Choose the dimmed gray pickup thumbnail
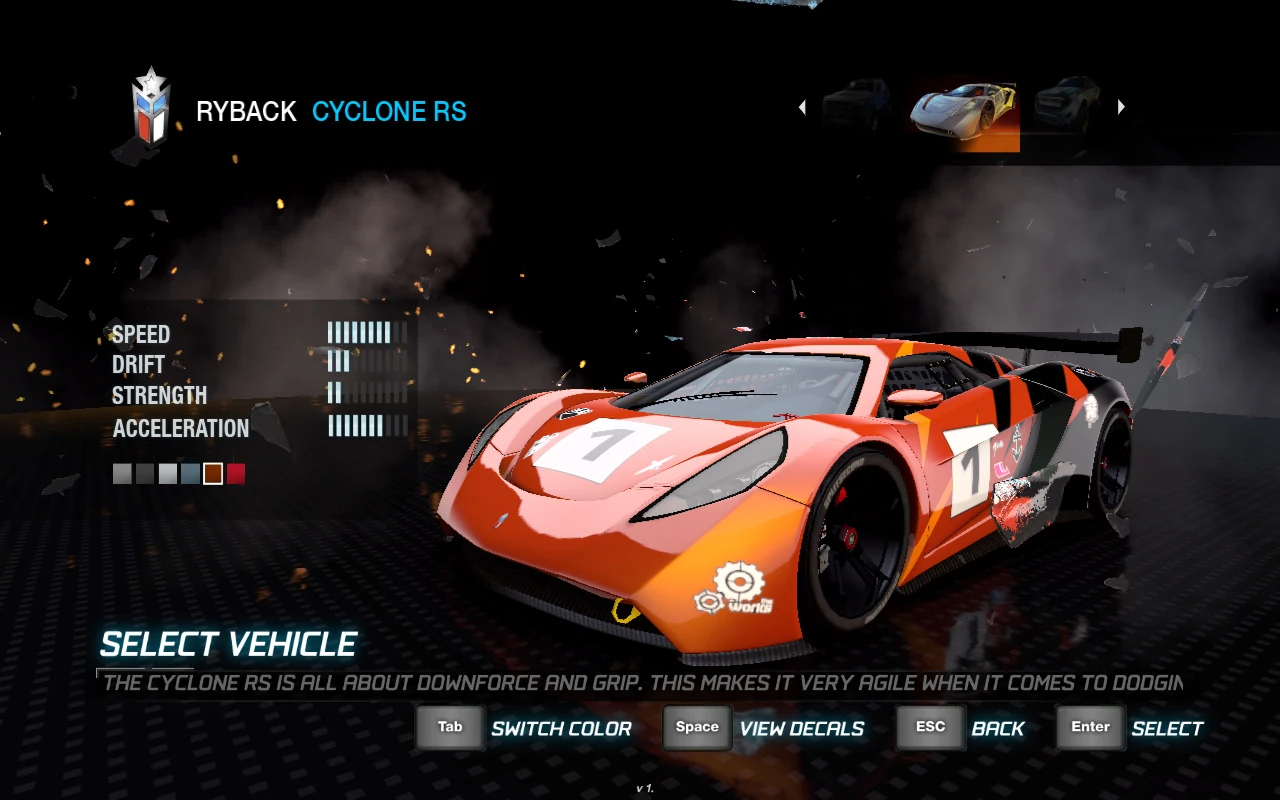The image size is (1280, 800). (1067, 105)
